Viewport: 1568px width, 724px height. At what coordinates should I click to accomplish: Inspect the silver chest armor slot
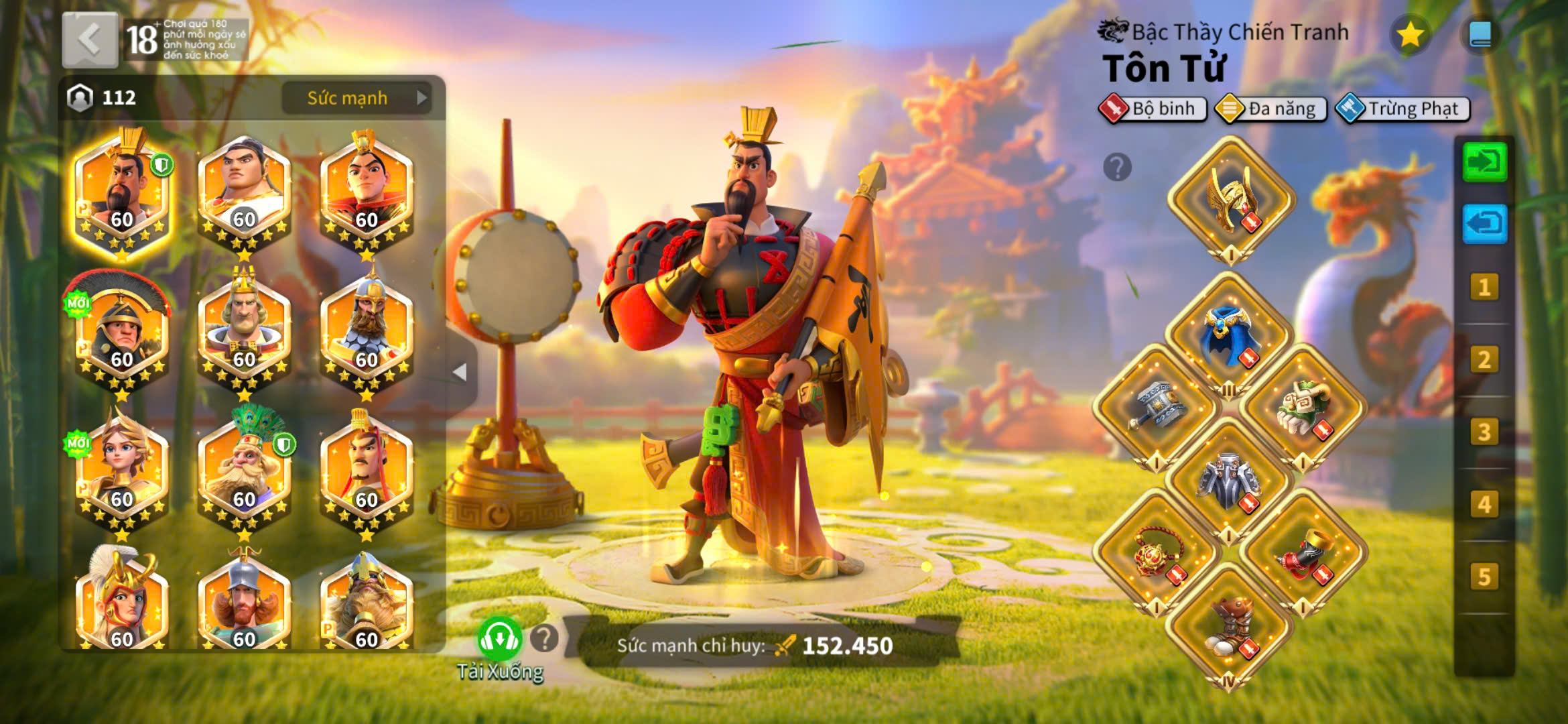[x=1230, y=479]
